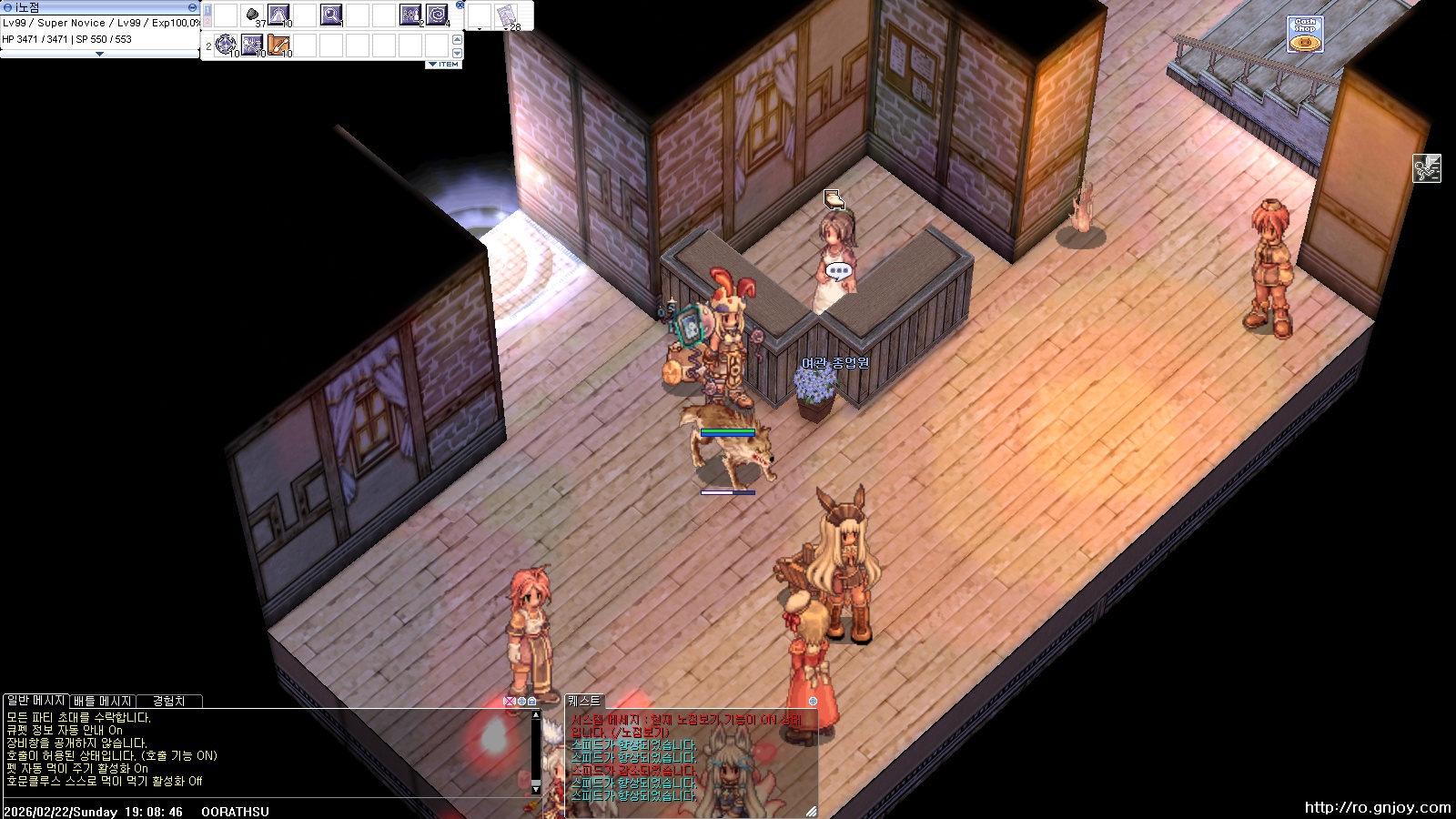Use the round crosshair skill icon
The height and width of the screenshot is (819, 1456).
pyautogui.click(x=226, y=44)
